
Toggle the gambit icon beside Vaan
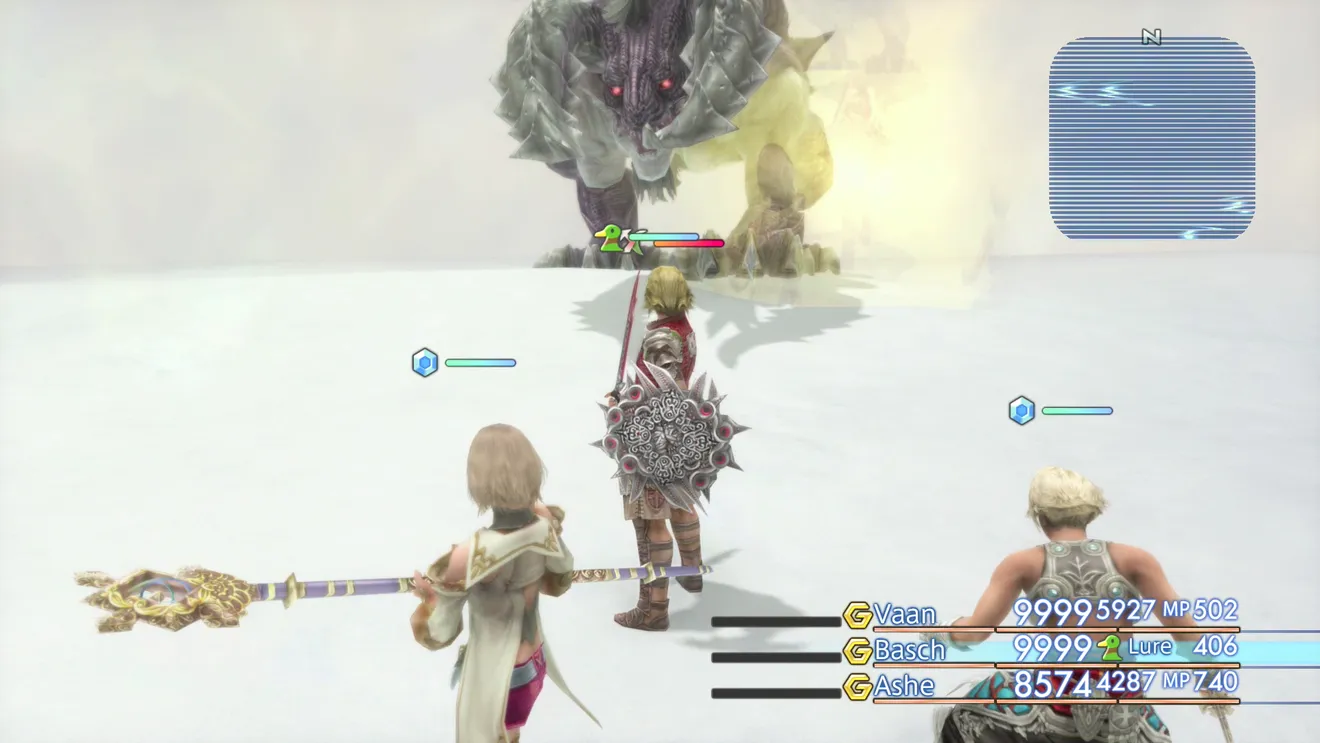857,614
